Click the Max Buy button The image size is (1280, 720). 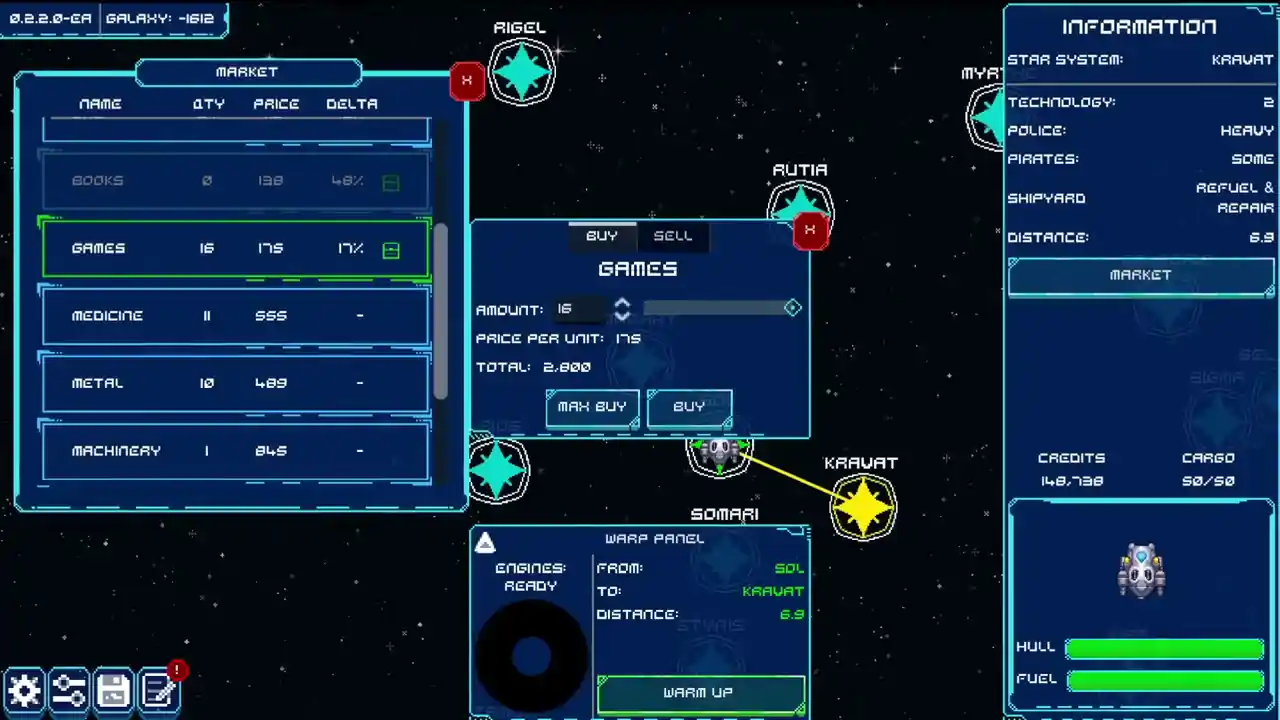[x=591, y=407]
